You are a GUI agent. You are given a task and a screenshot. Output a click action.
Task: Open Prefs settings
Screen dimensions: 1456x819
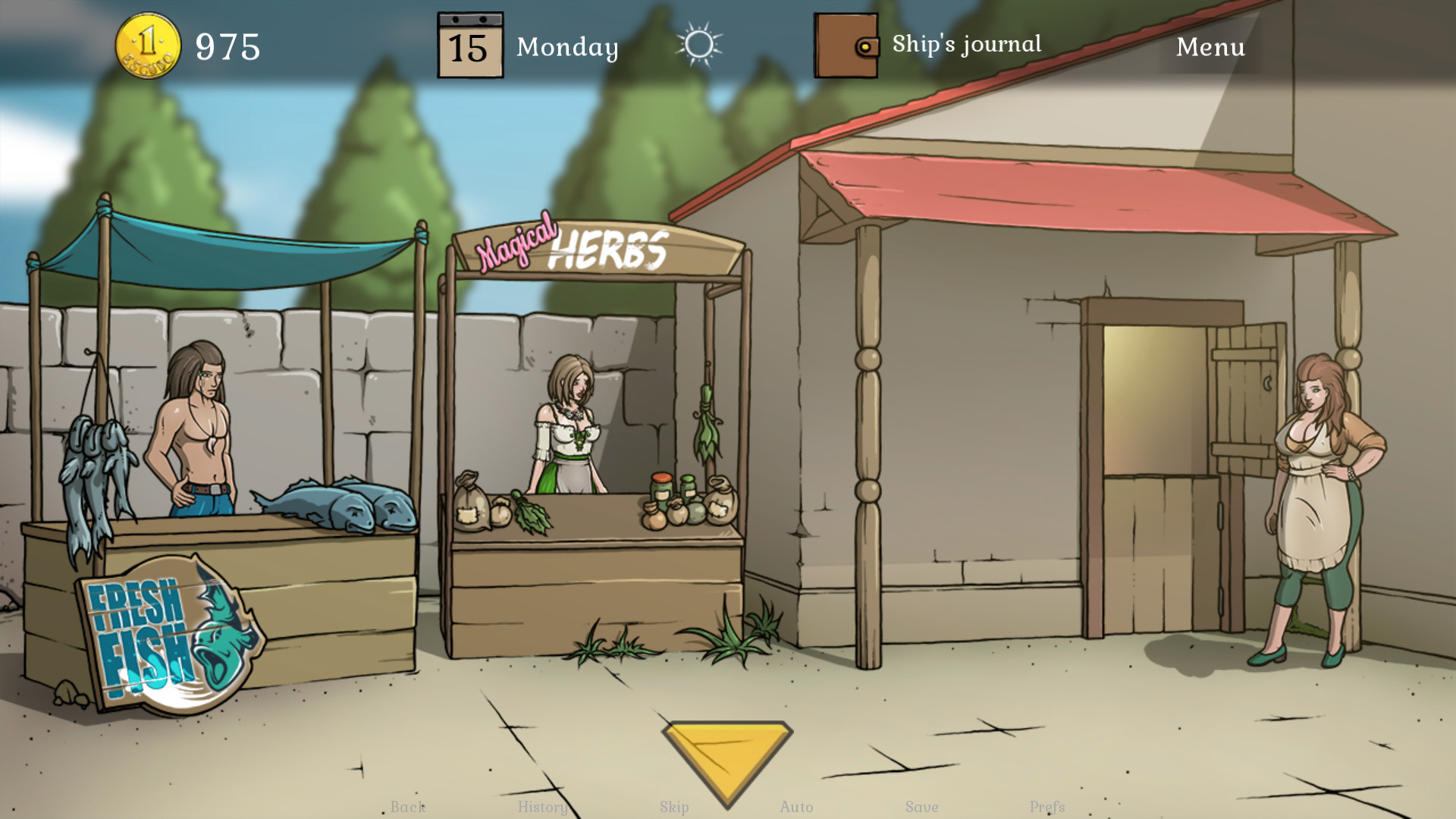click(x=1047, y=807)
